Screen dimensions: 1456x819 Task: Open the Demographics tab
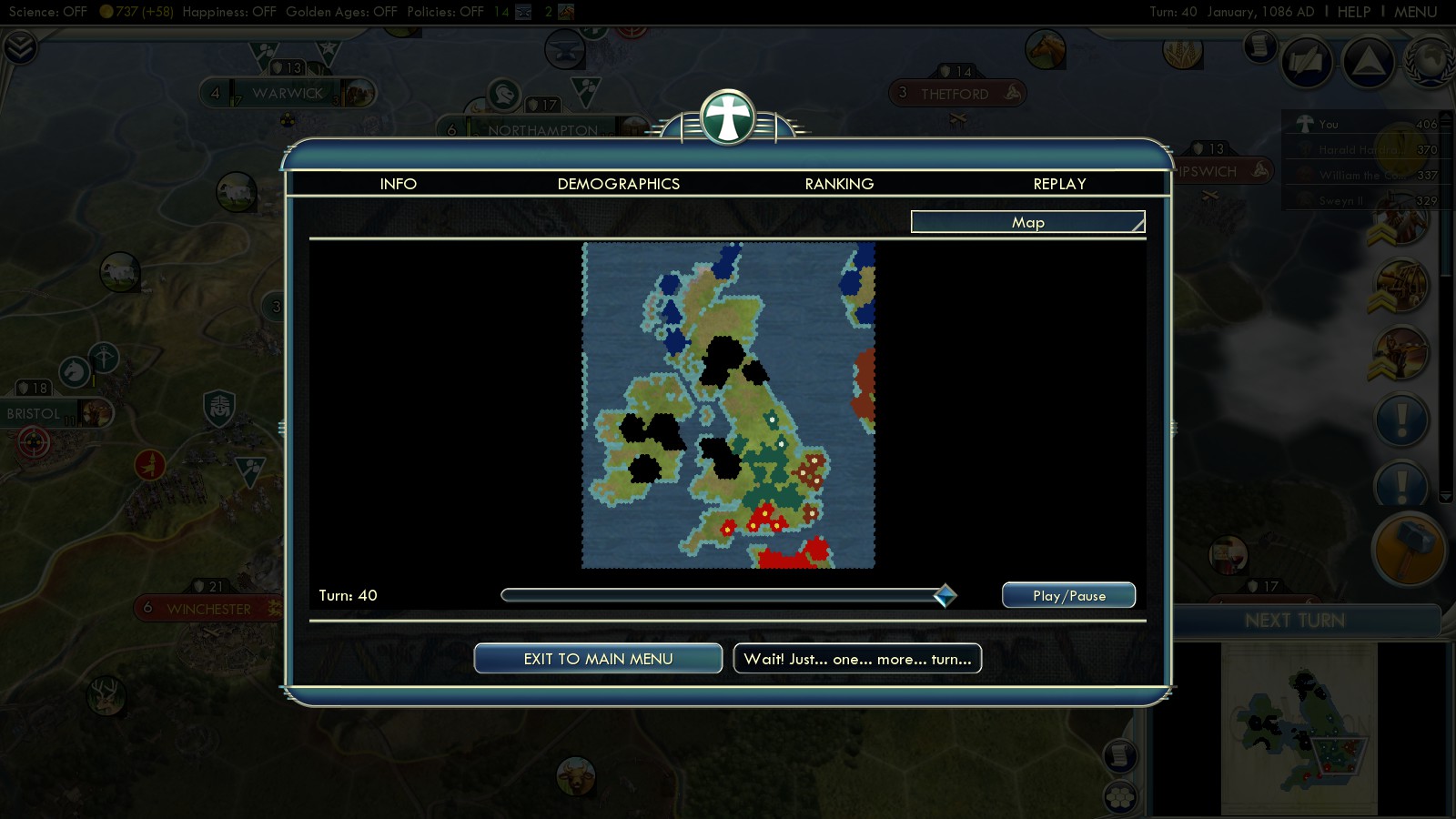(619, 184)
